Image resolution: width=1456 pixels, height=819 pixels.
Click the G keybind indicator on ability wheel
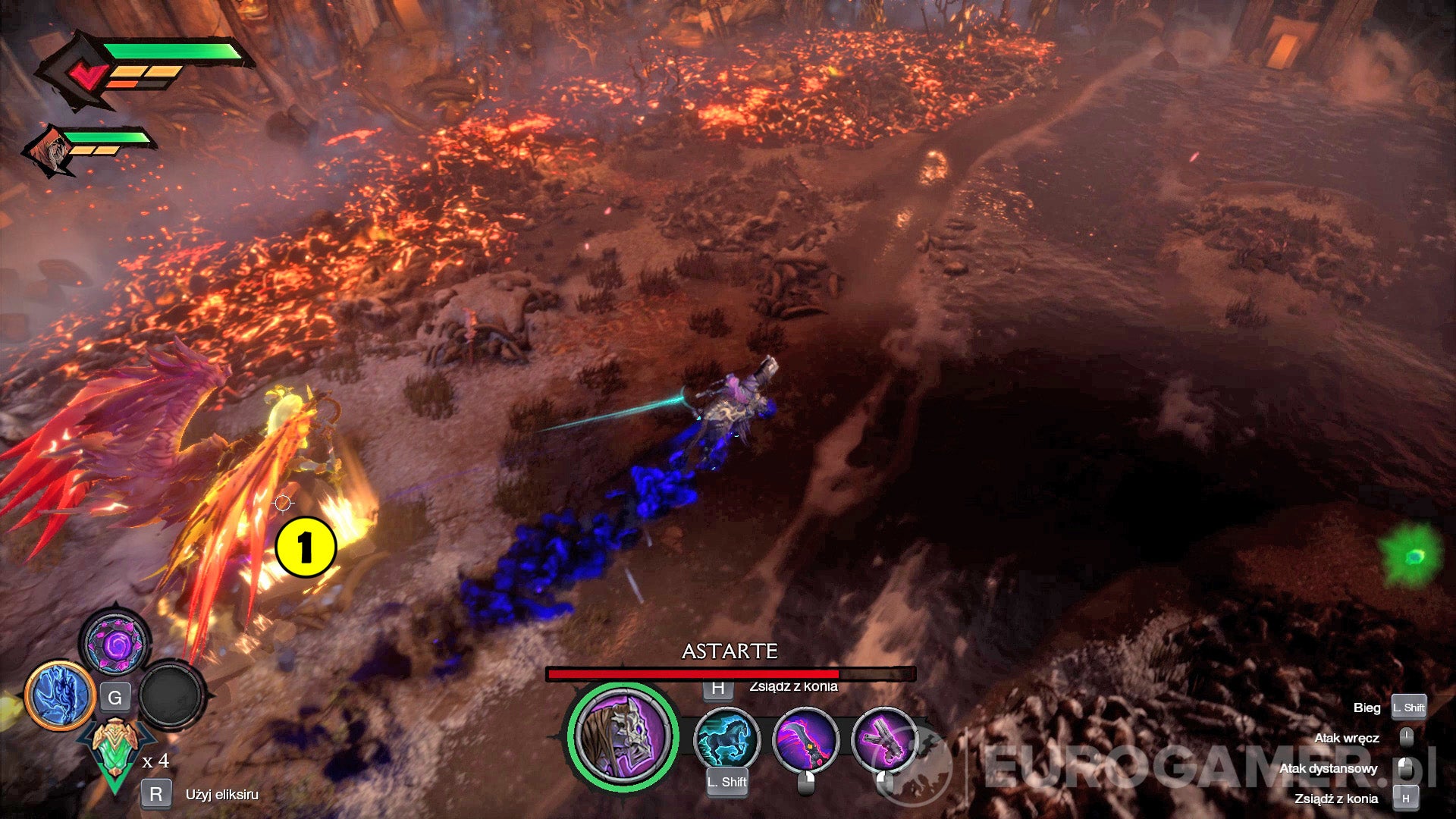pos(115,698)
